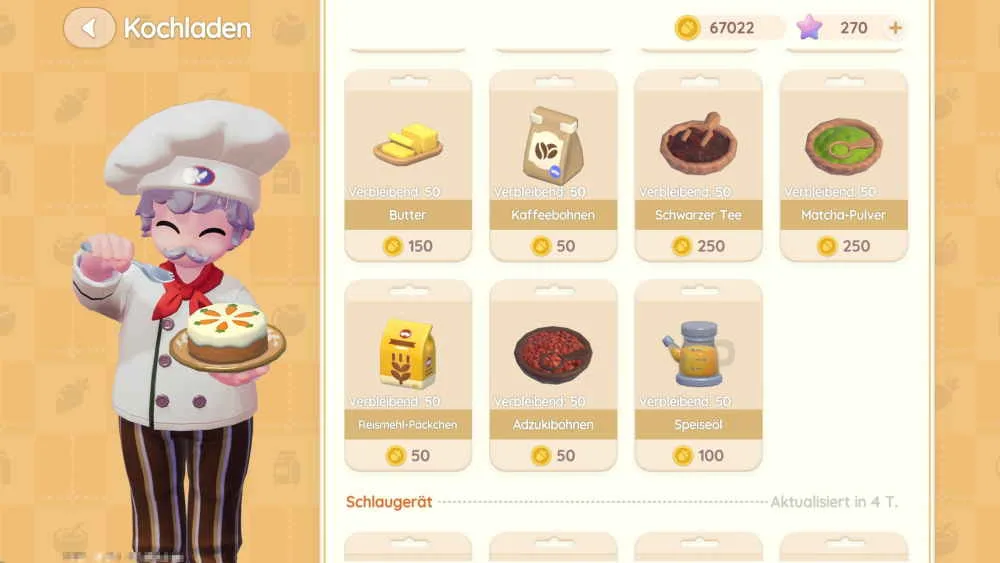Buy the Butter item card

coord(407,165)
